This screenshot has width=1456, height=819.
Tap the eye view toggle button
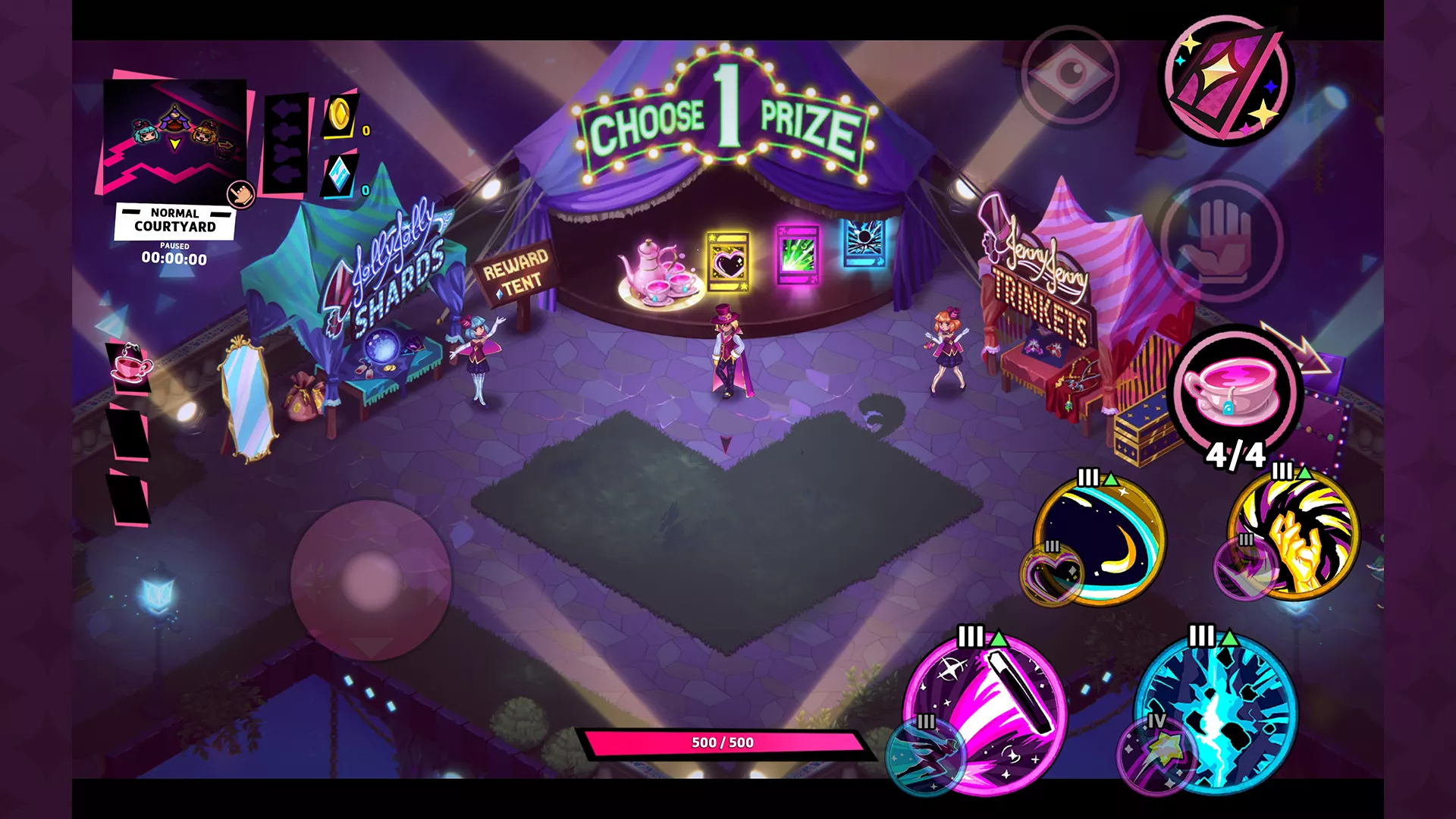tap(1070, 74)
